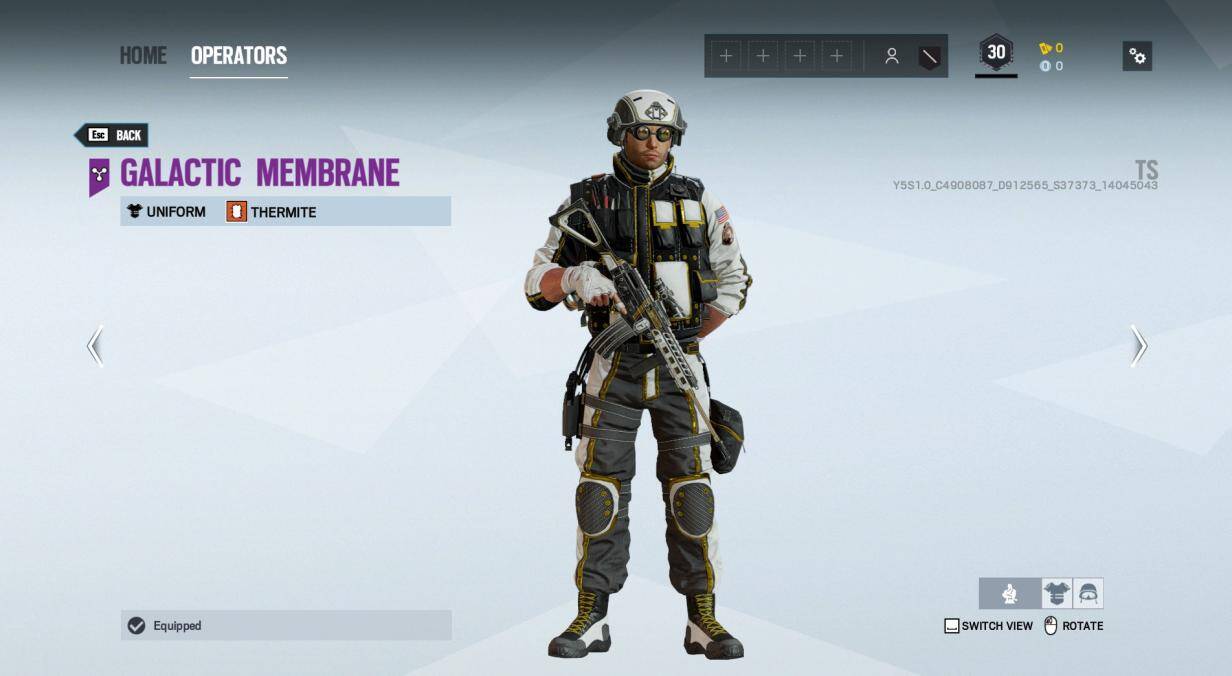Viewport: 1232px width, 676px height.
Task: Open the player profile silhouette icon
Action: tap(891, 57)
